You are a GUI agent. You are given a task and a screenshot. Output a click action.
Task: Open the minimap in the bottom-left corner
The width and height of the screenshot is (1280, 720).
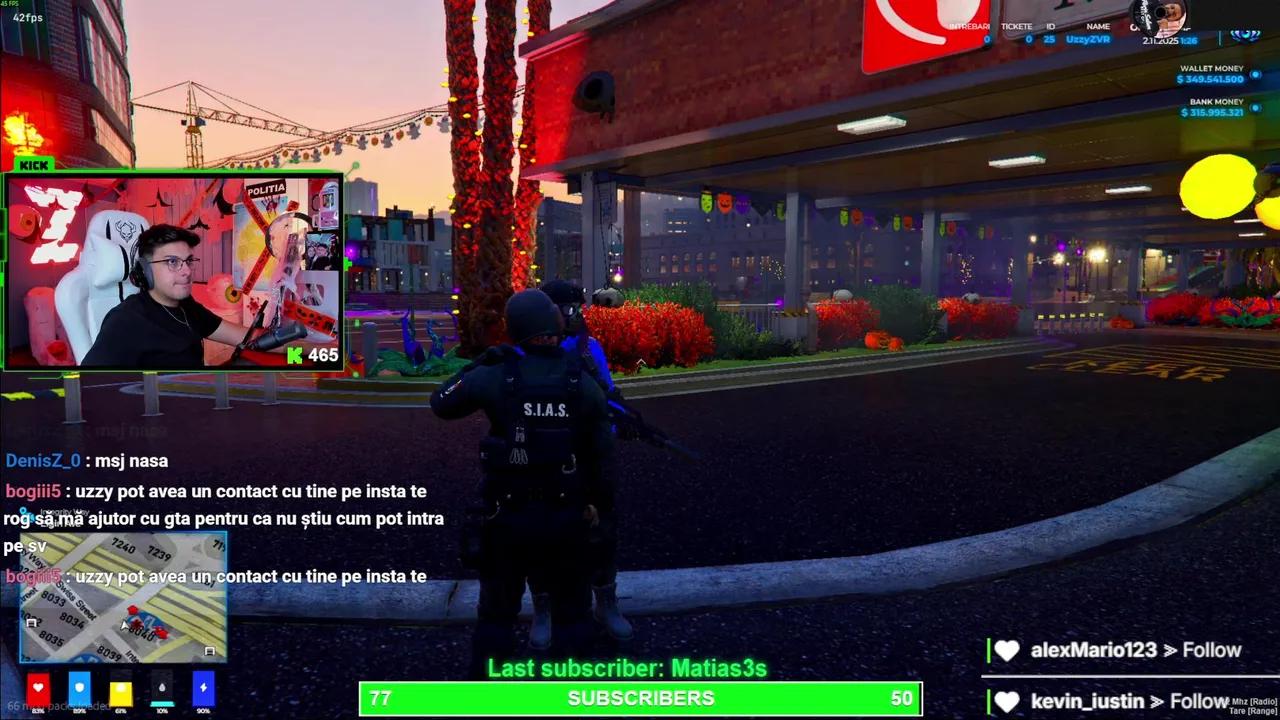click(x=120, y=597)
